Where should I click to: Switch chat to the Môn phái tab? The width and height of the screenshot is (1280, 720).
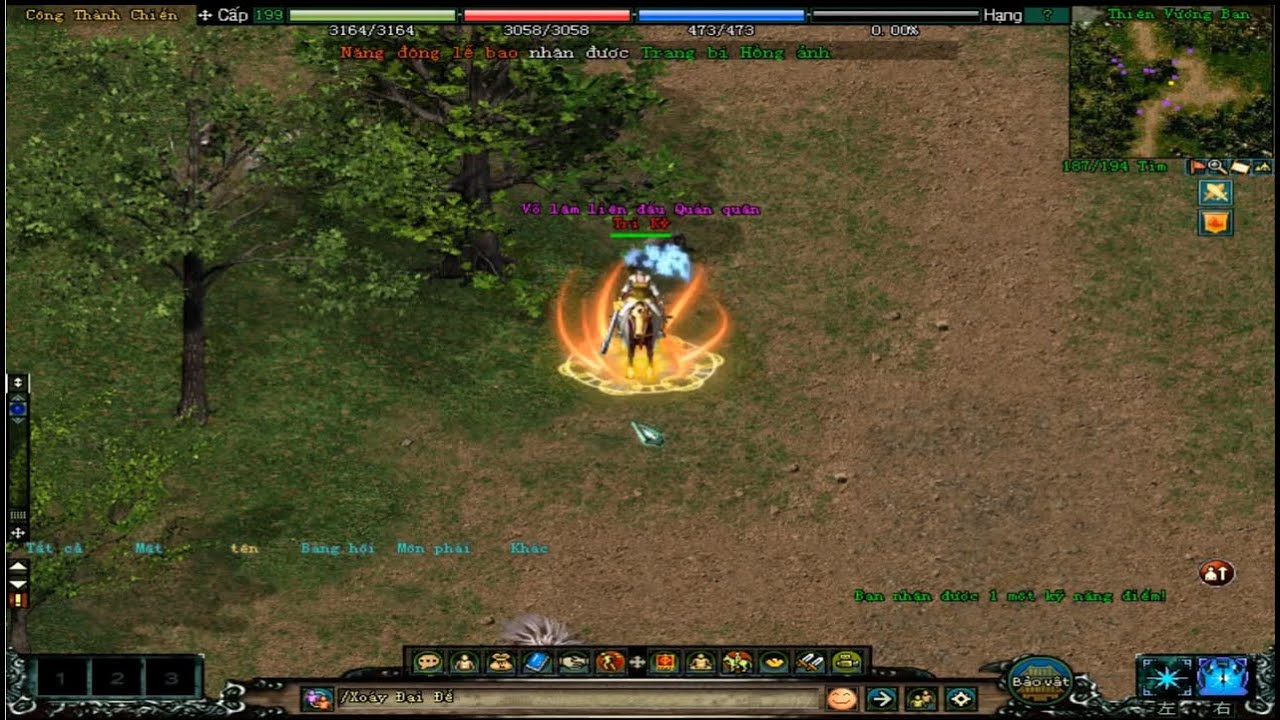click(x=432, y=548)
